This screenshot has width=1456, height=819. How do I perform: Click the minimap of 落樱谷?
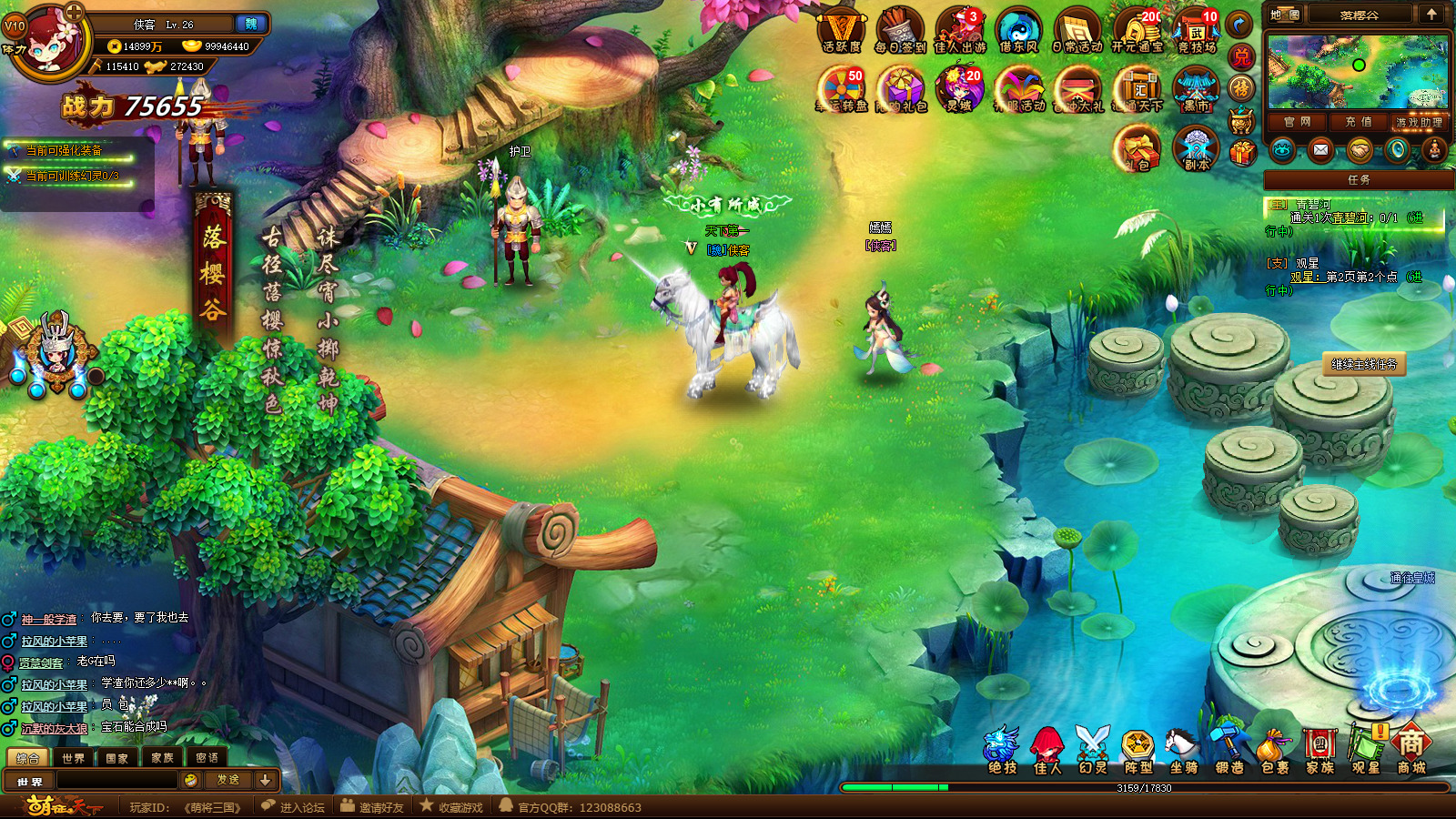click(1357, 73)
